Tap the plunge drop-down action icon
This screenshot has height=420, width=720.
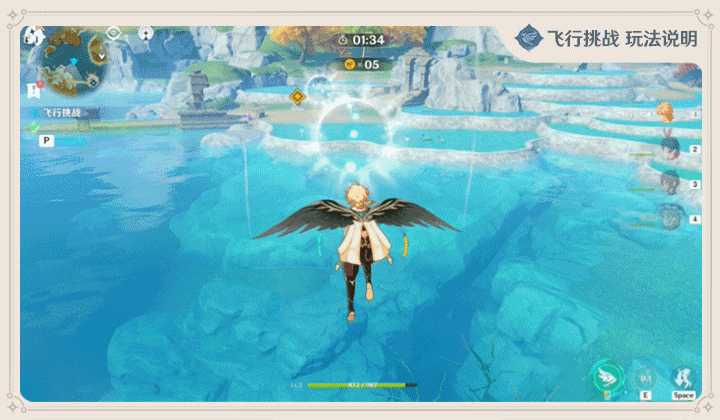[x=684, y=377]
